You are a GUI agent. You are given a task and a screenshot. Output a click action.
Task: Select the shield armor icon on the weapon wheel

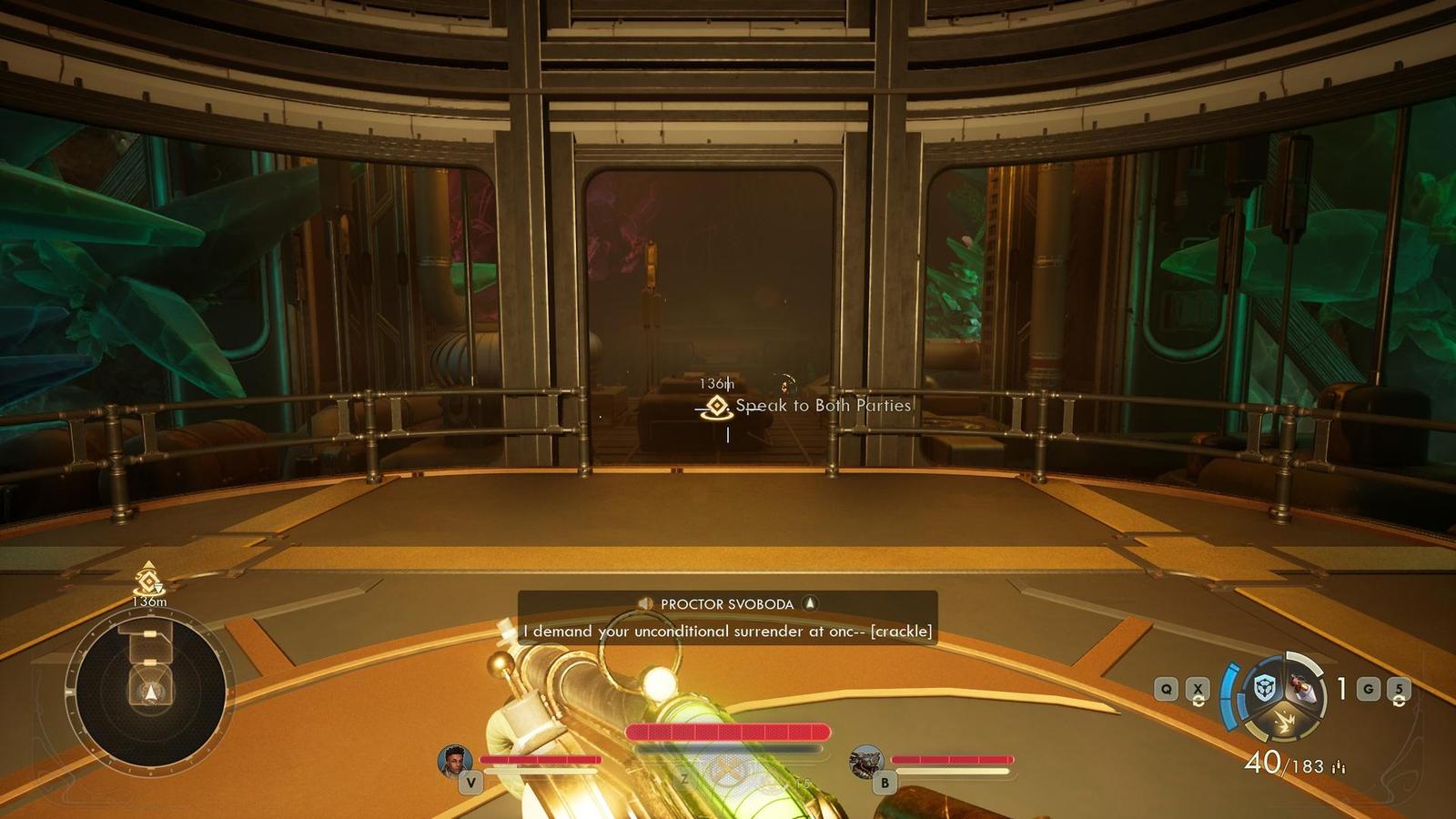click(1265, 686)
